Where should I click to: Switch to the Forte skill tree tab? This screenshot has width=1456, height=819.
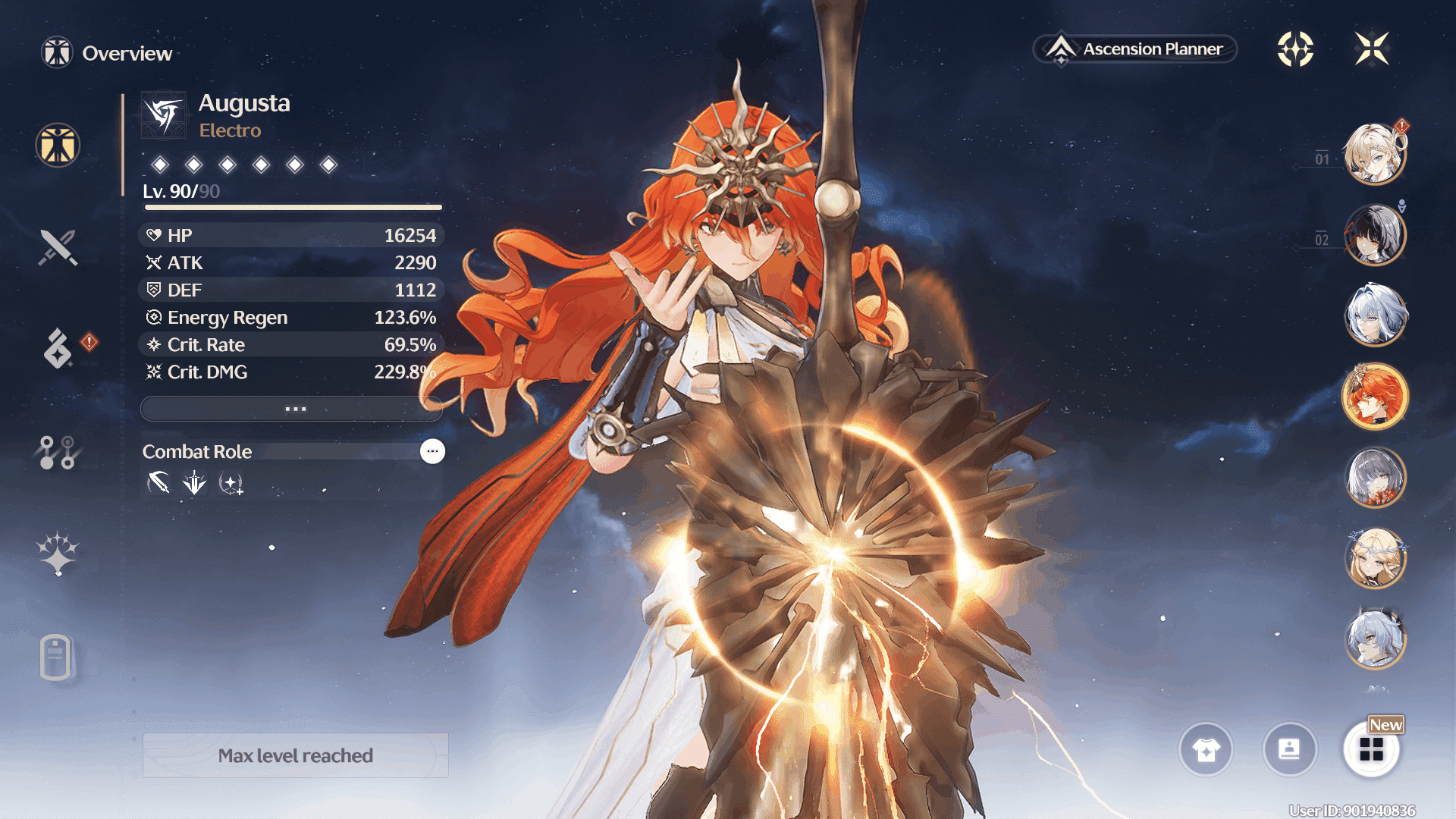pos(57,453)
